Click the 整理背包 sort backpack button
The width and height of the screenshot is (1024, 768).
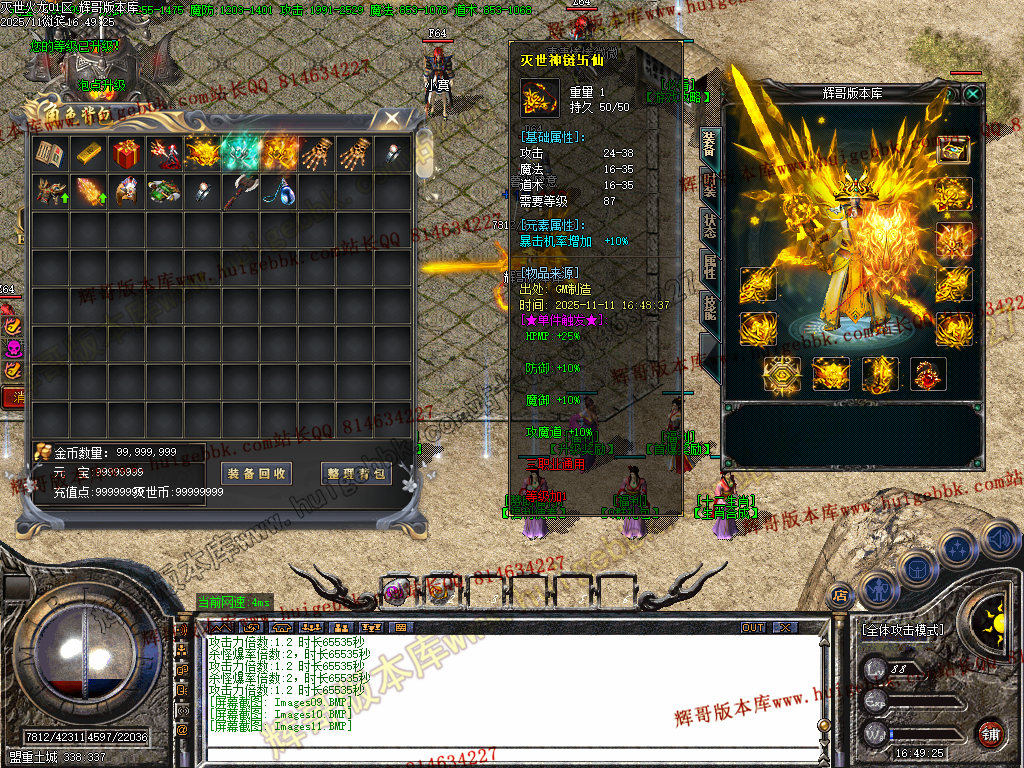pyautogui.click(x=356, y=473)
